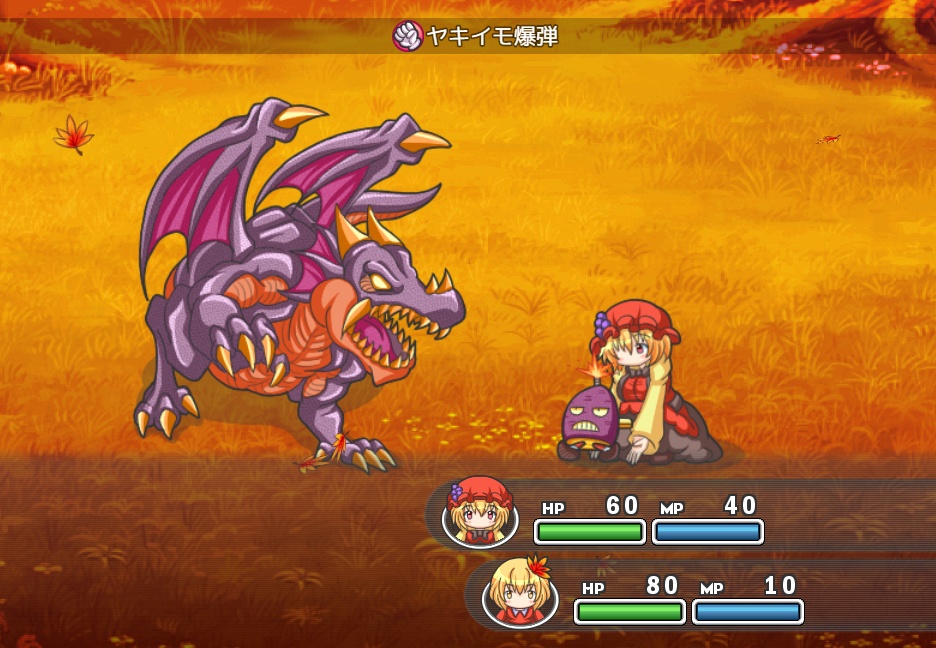Screen dimensions: 936x648
Task: Select the red-hat girl's party portrait
Action: 479,513
